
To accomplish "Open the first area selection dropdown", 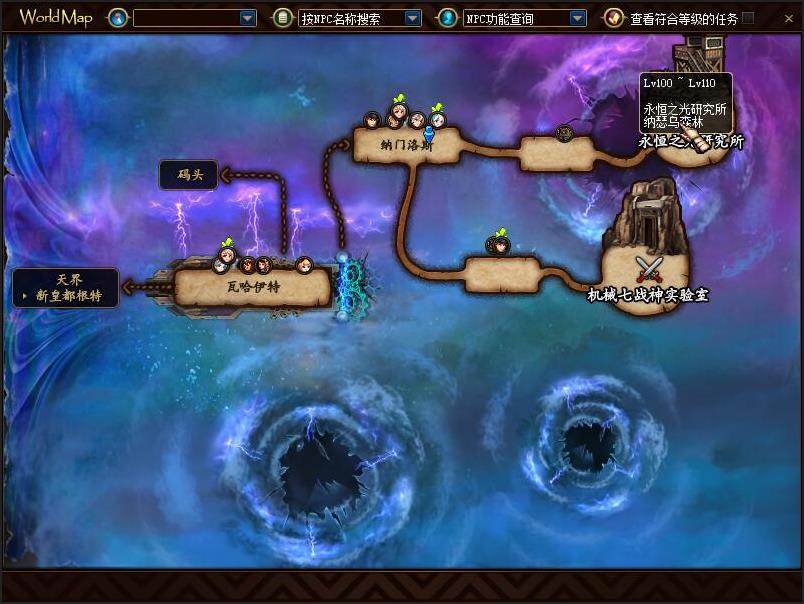I will coord(248,18).
